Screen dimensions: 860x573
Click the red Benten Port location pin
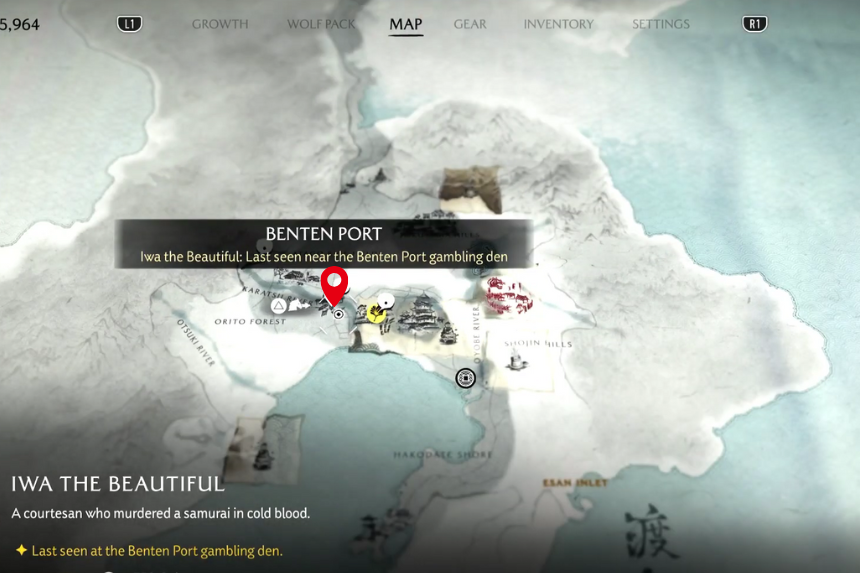(333, 285)
